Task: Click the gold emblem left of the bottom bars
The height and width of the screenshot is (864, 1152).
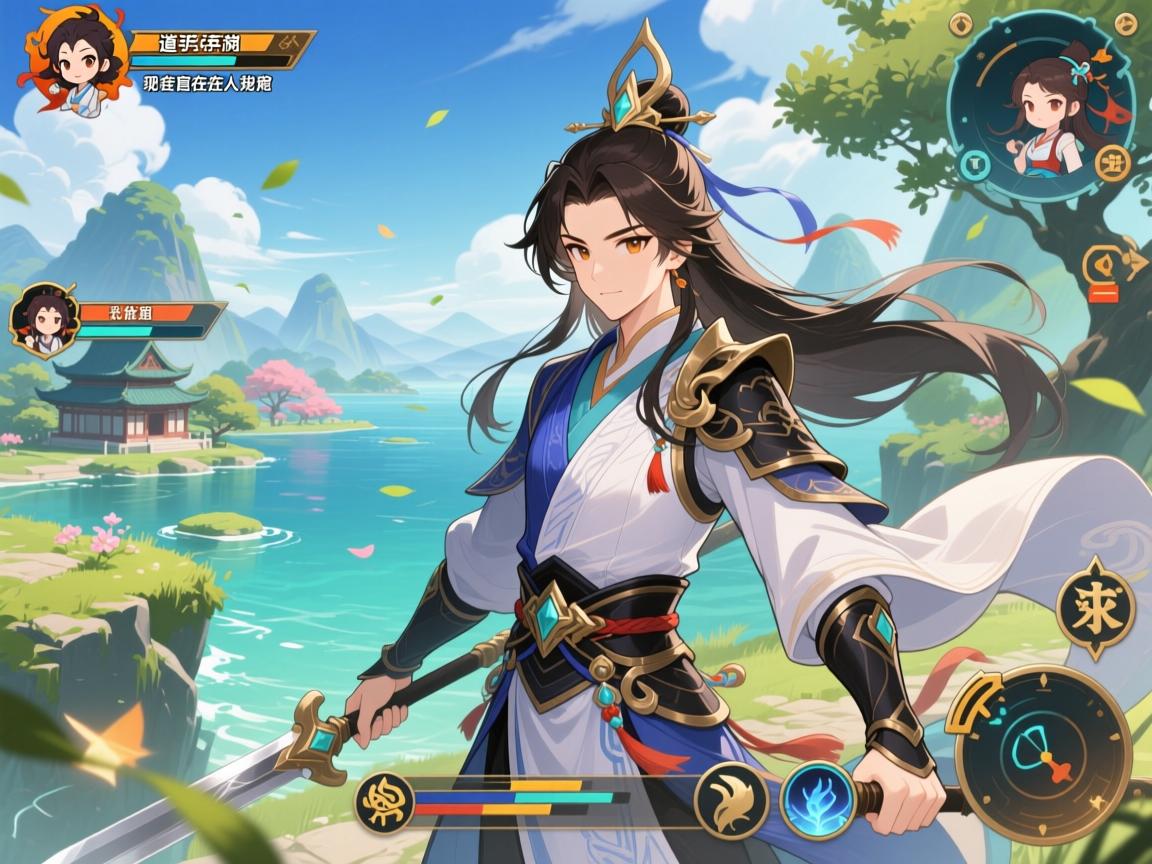Action: [383, 798]
